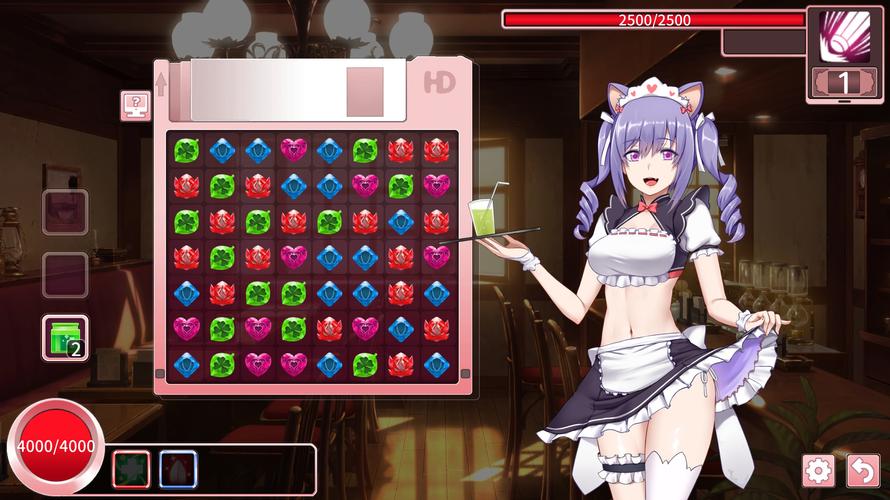Image resolution: width=890 pixels, height=500 pixels.
Task: Activate the green clover skill icon
Action: coord(130,469)
